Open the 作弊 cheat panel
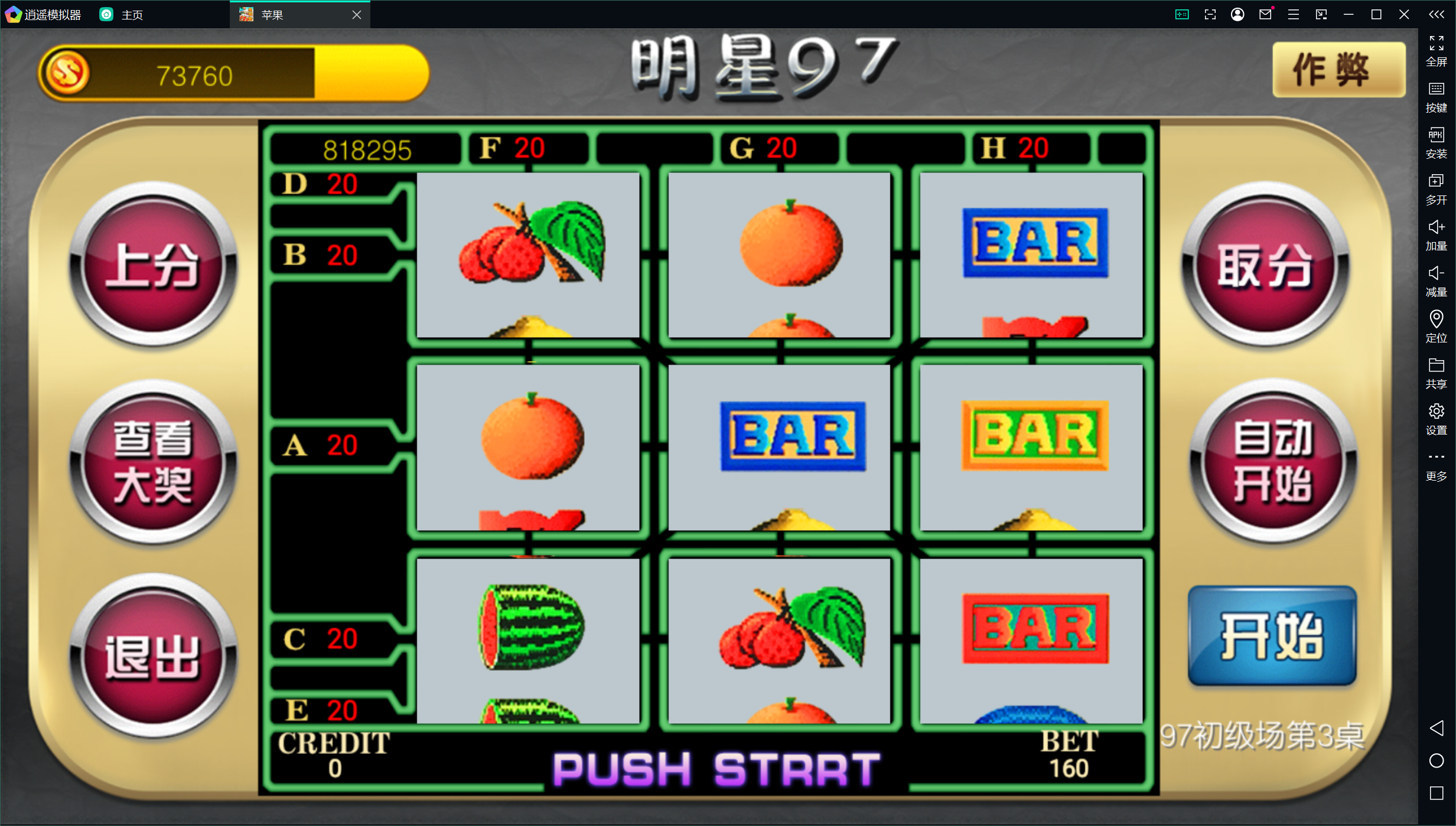This screenshot has height=826, width=1456. pos(1338,70)
